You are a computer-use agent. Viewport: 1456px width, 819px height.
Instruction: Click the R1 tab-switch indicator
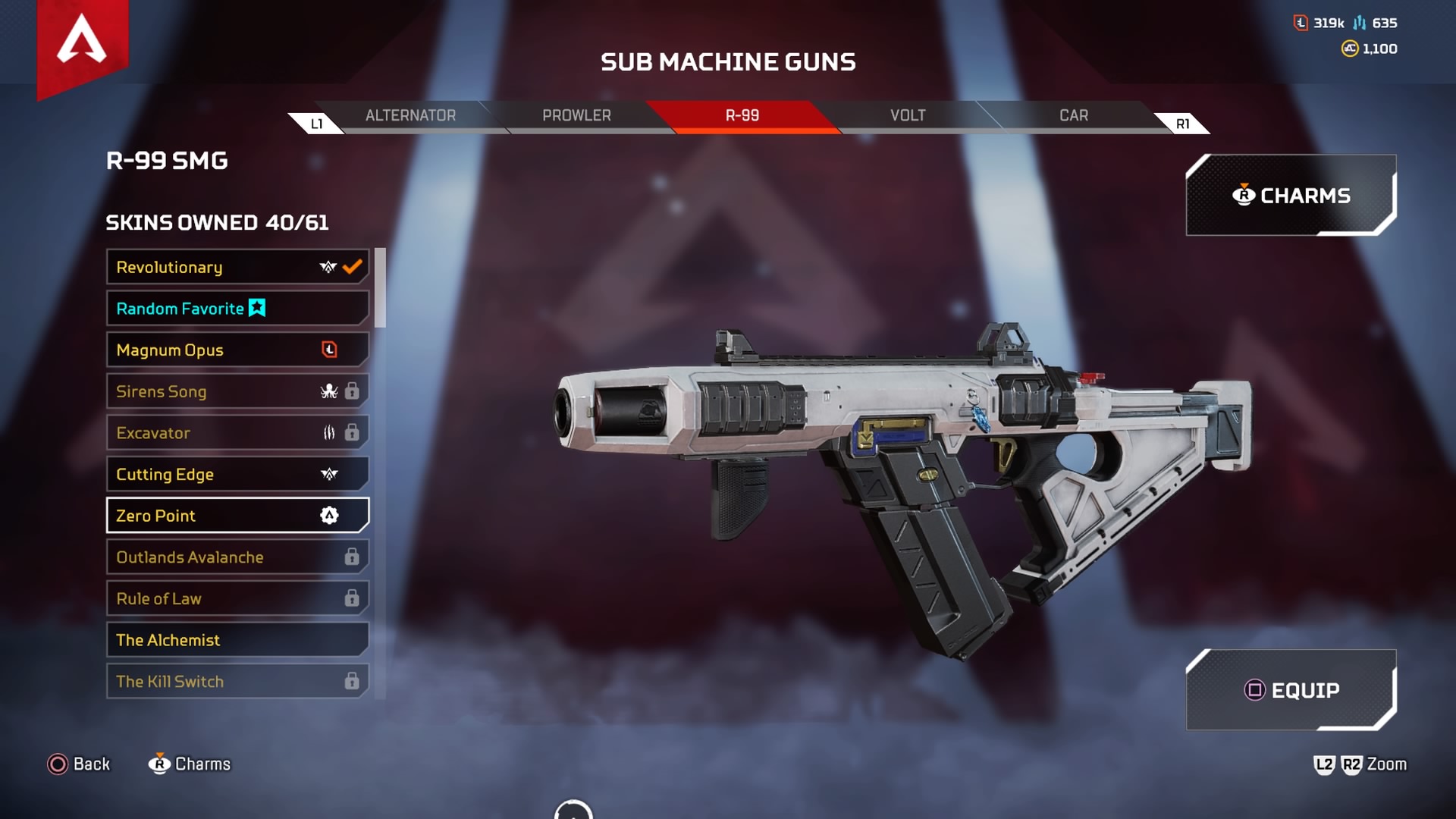[1183, 121]
